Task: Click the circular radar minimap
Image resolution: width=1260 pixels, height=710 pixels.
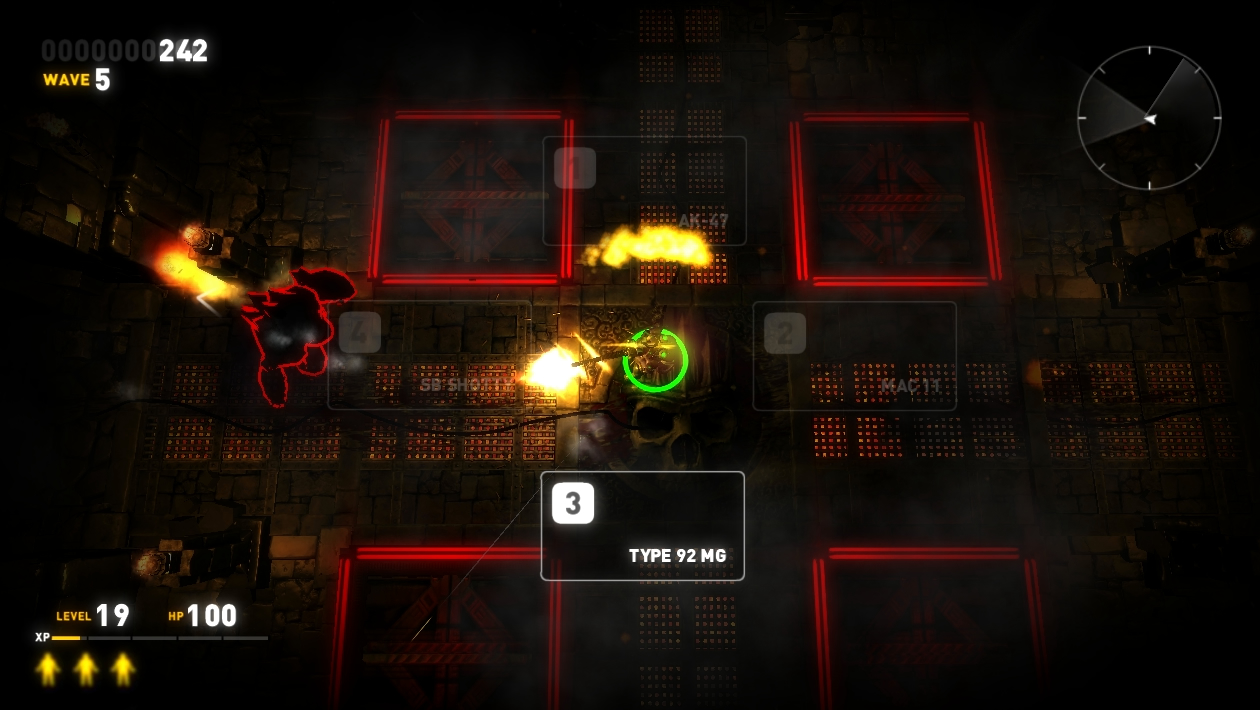Action: tap(1149, 118)
